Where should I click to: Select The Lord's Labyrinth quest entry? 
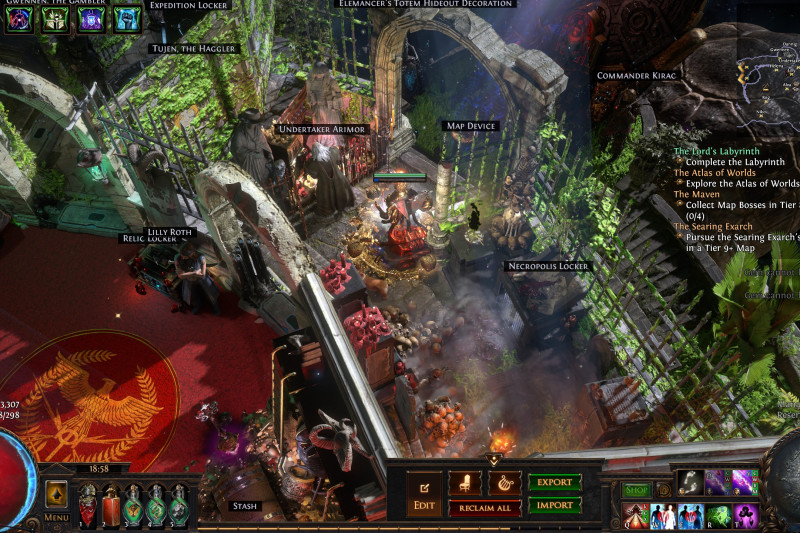[x=716, y=151]
